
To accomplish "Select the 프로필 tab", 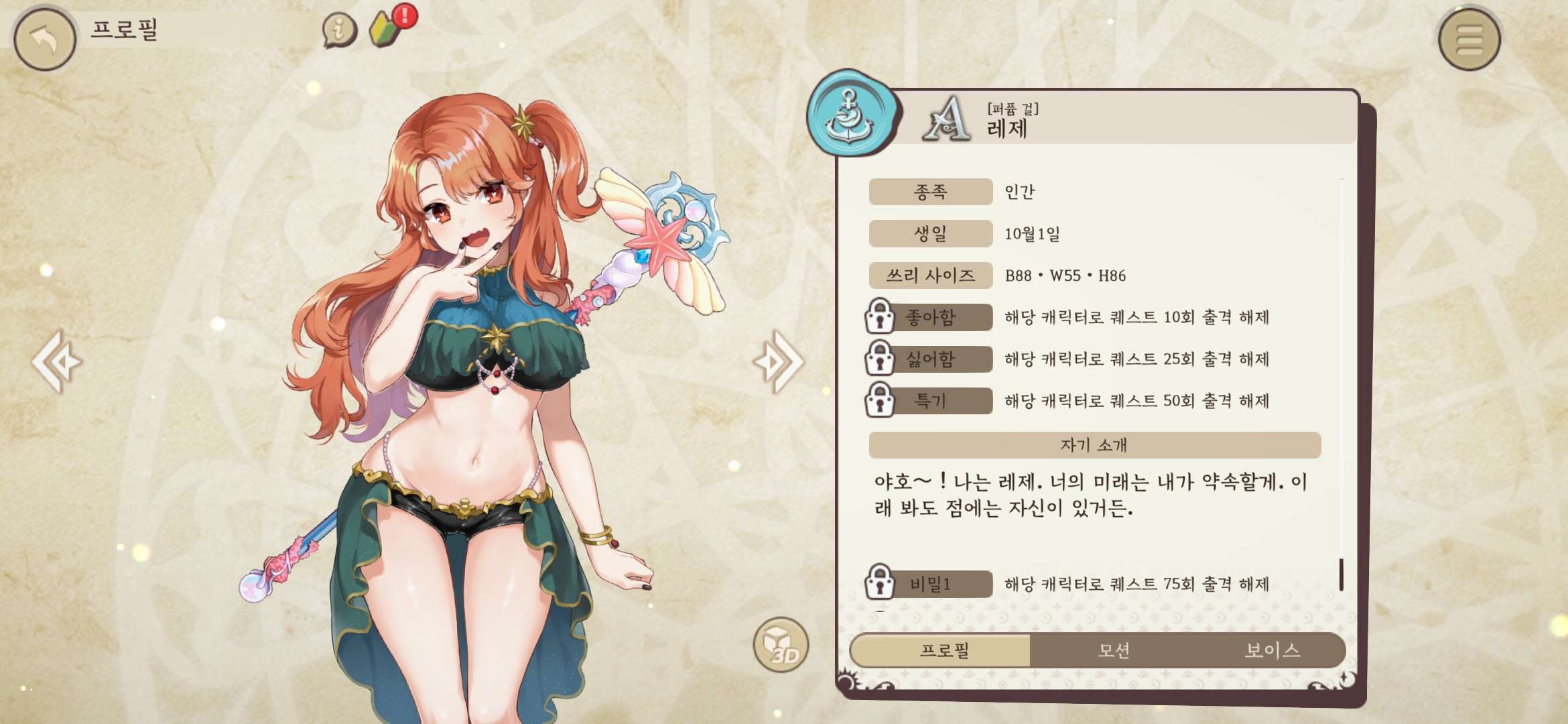I will click(x=943, y=650).
